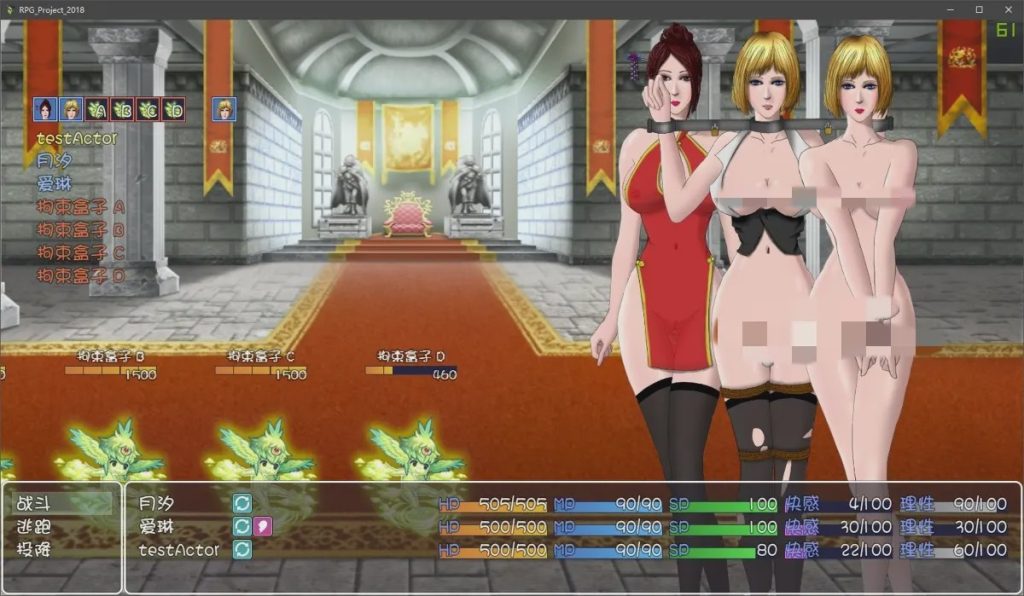Click the teal cycle icon beside testActor

[242, 549]
